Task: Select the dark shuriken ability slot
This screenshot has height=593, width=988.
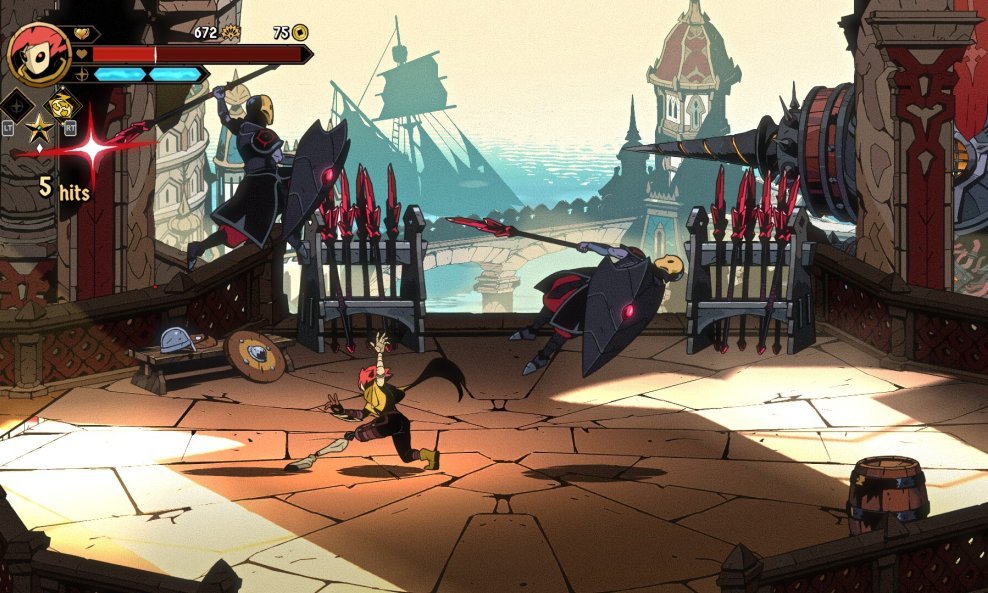Action: click(x=17, y=104)
